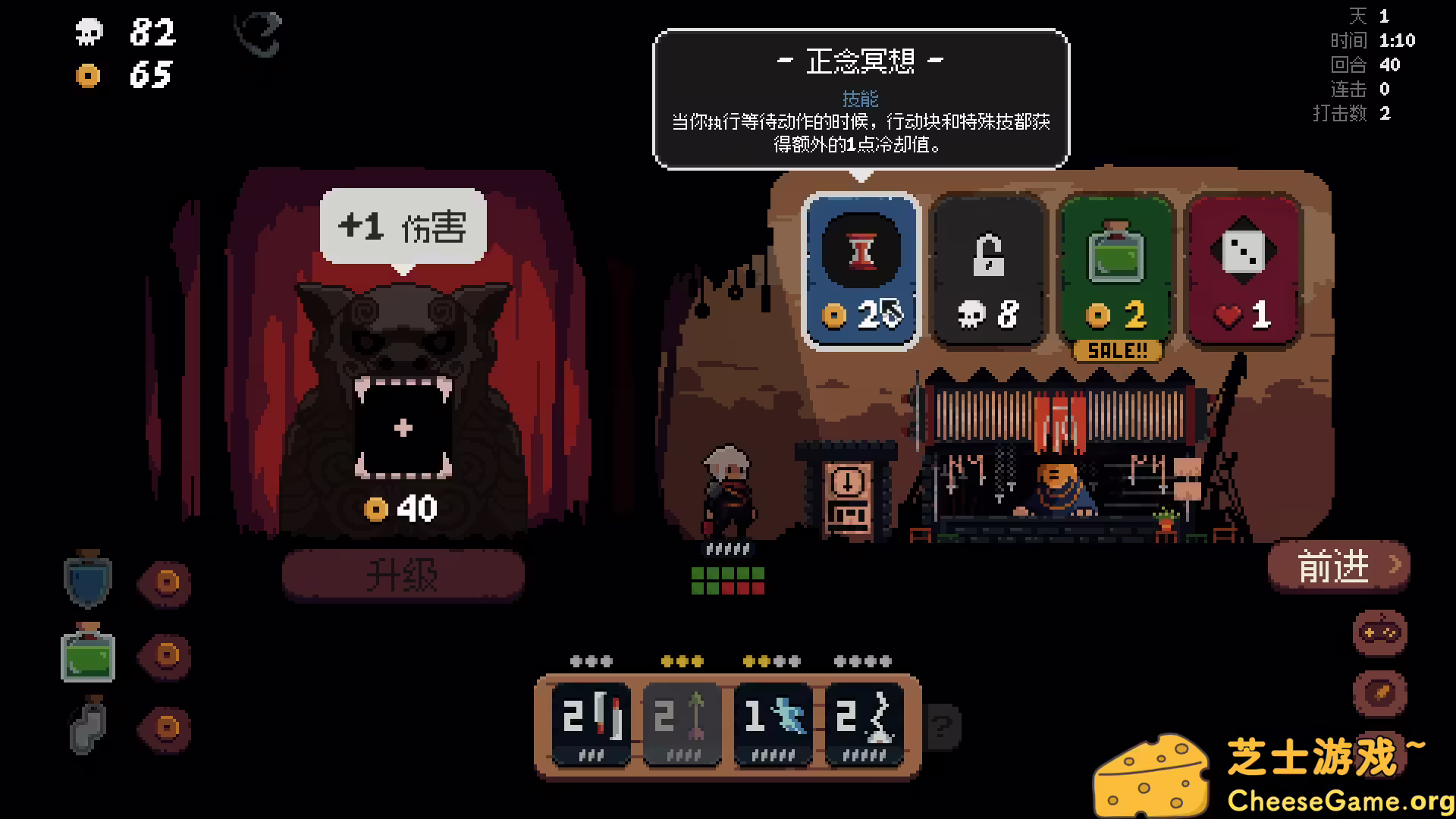Expand the hidden question-mark action slot

point(942,728)
